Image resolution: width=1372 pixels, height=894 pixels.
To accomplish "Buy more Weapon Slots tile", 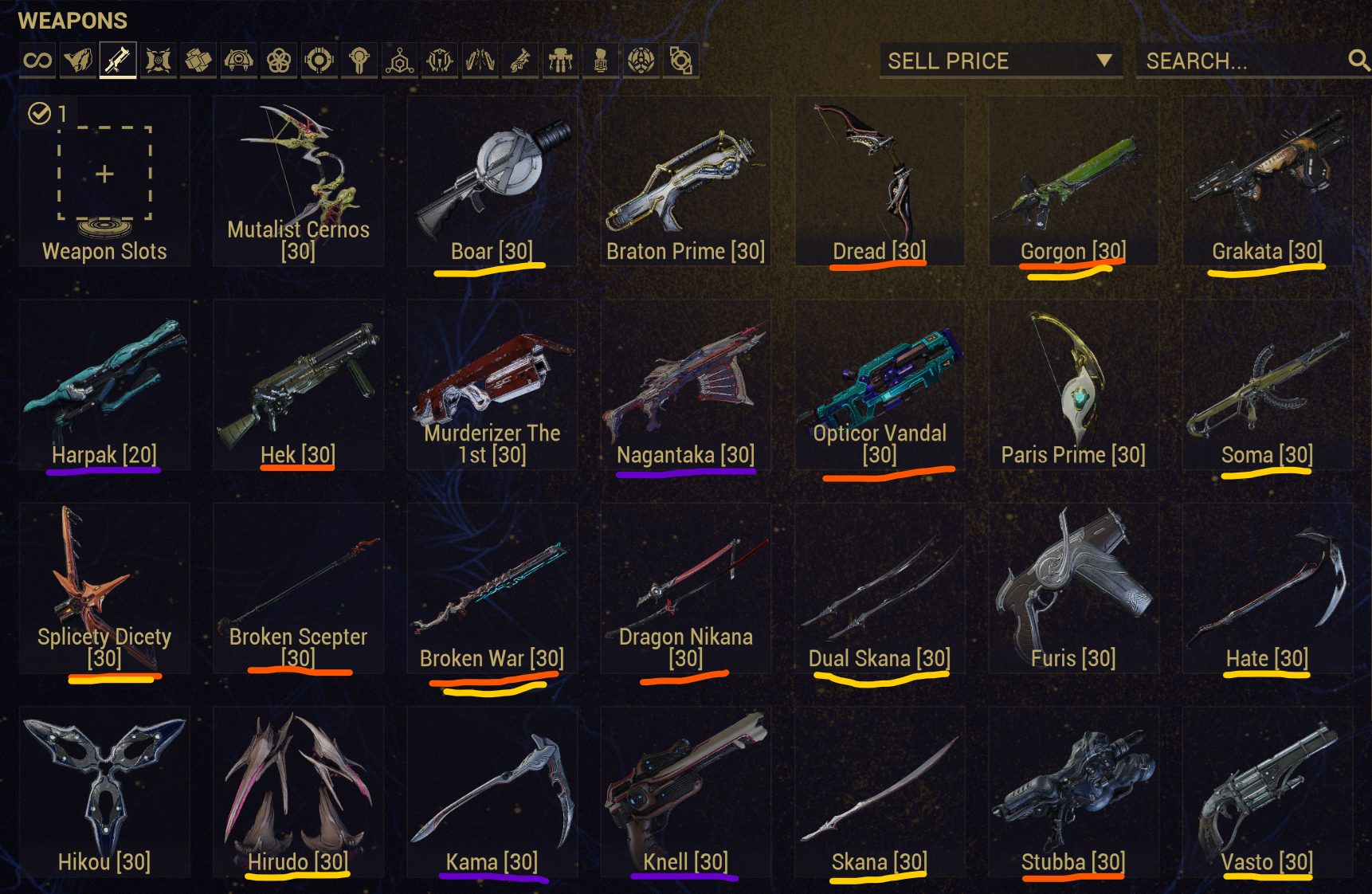I will pos(104,182).
